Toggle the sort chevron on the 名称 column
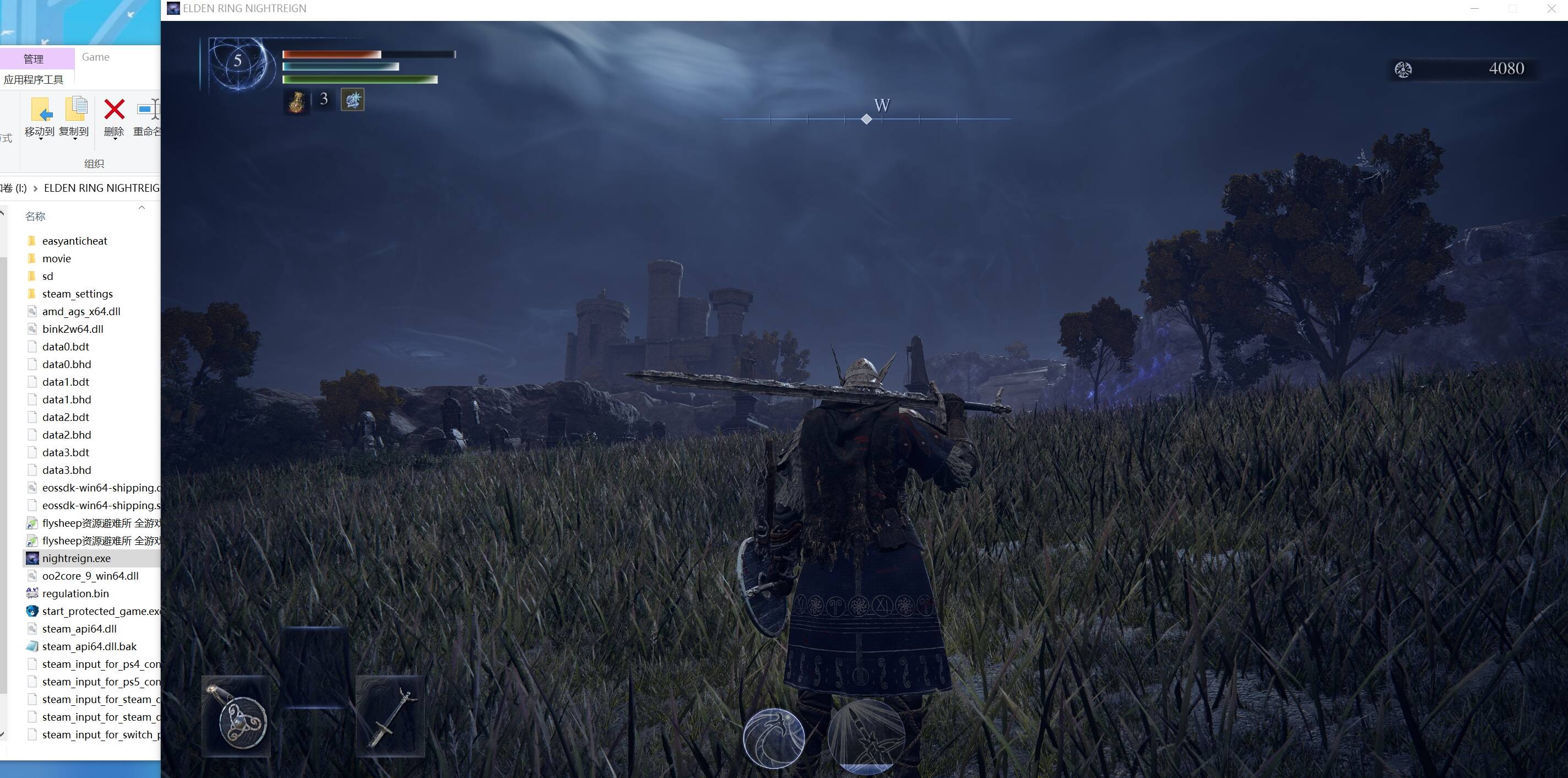 coord(142,208)
